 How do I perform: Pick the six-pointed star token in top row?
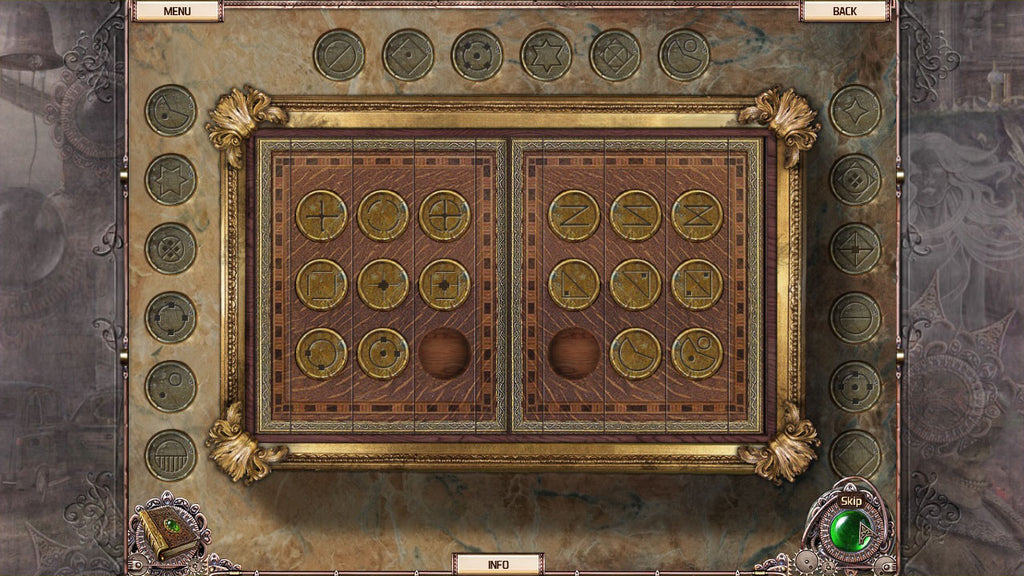pos(546,55)
